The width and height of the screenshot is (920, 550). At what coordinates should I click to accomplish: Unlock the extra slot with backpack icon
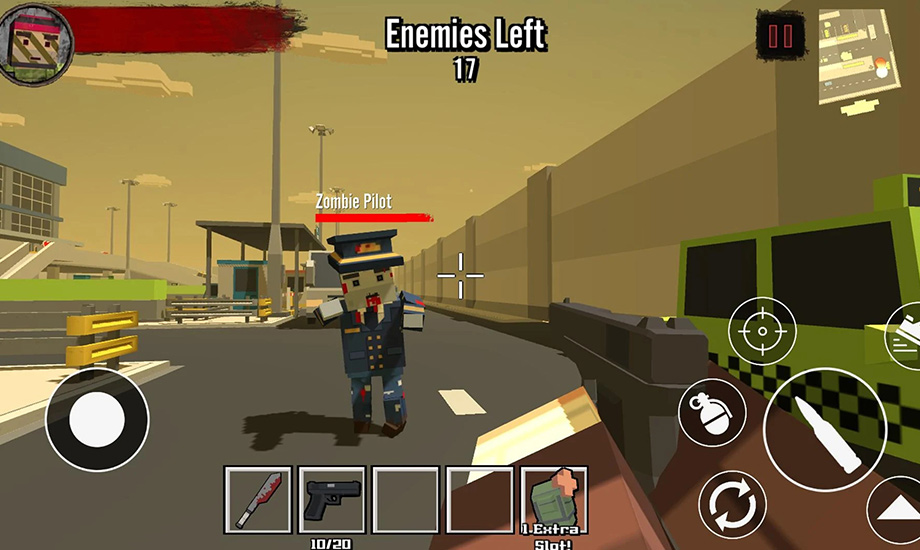[x=553, y=499]
